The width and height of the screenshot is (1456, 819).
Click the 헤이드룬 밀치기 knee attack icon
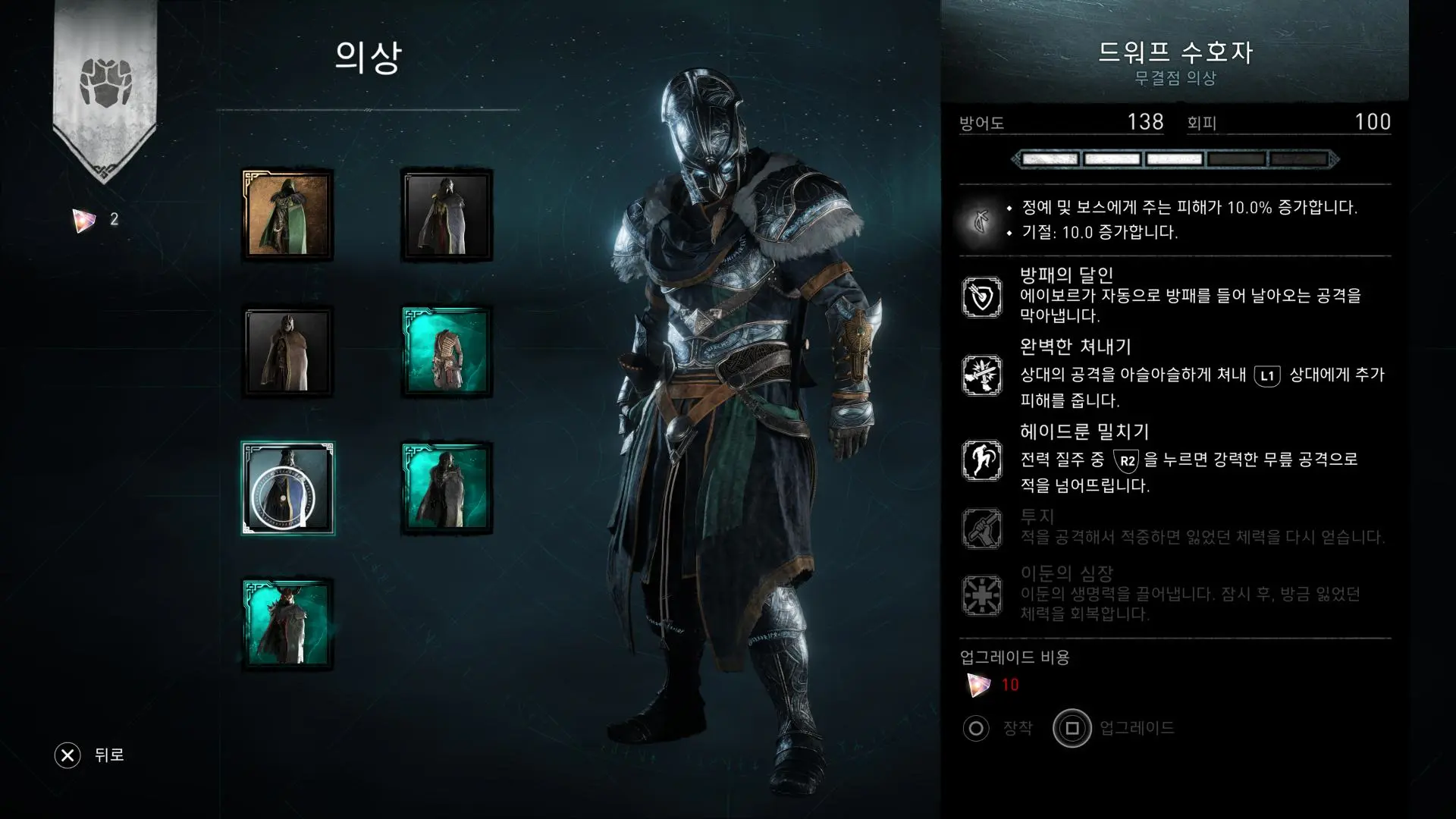click(981, 460)
